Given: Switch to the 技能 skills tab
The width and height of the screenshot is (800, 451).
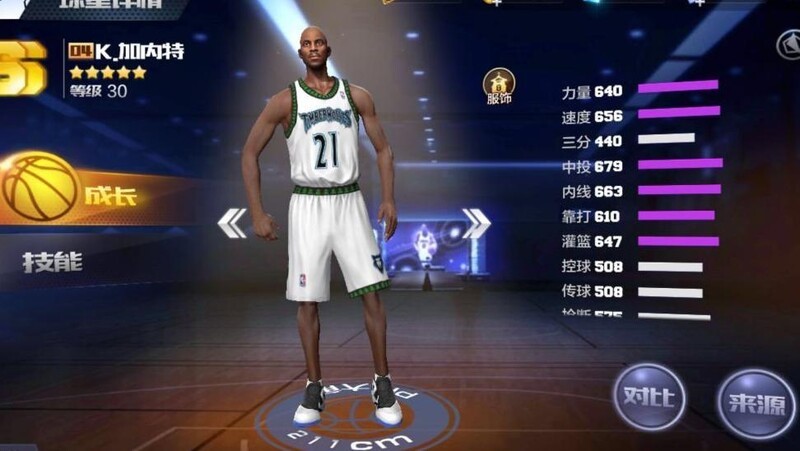Looking at the screenshot, I should 52,263.
